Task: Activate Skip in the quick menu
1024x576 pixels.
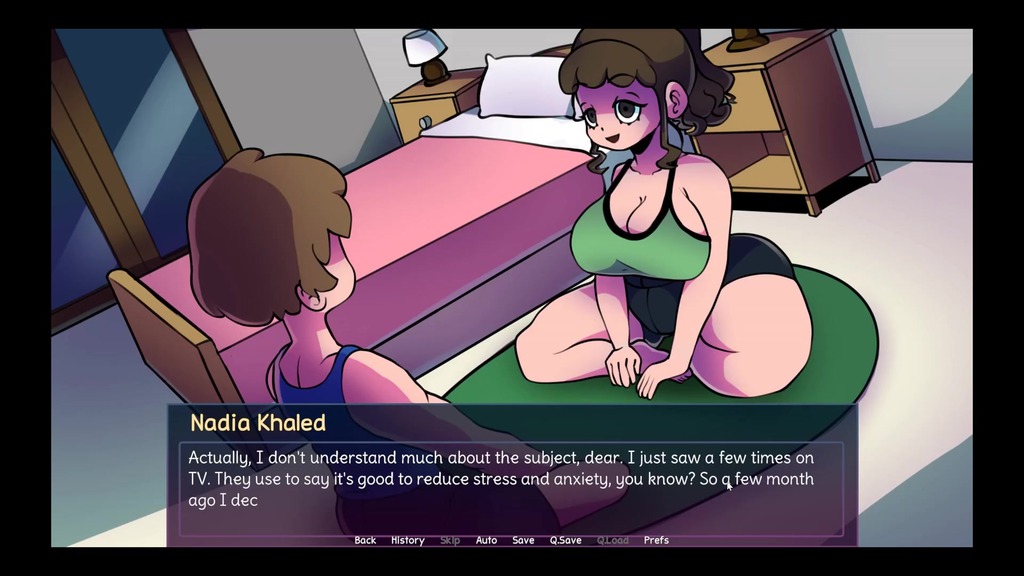Action: [450, 540]
